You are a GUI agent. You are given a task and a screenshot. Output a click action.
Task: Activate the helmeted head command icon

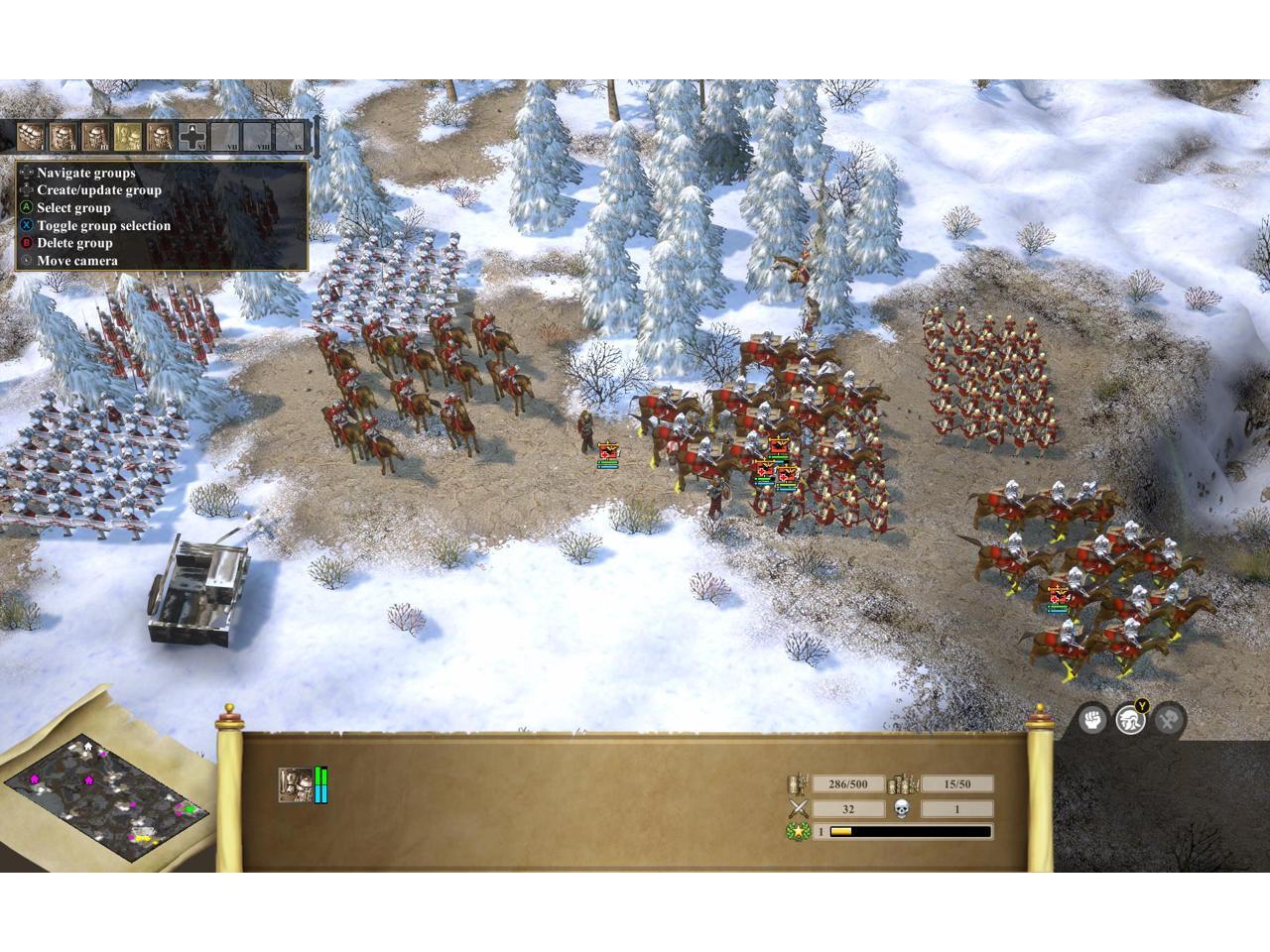tap(1130, 719)
